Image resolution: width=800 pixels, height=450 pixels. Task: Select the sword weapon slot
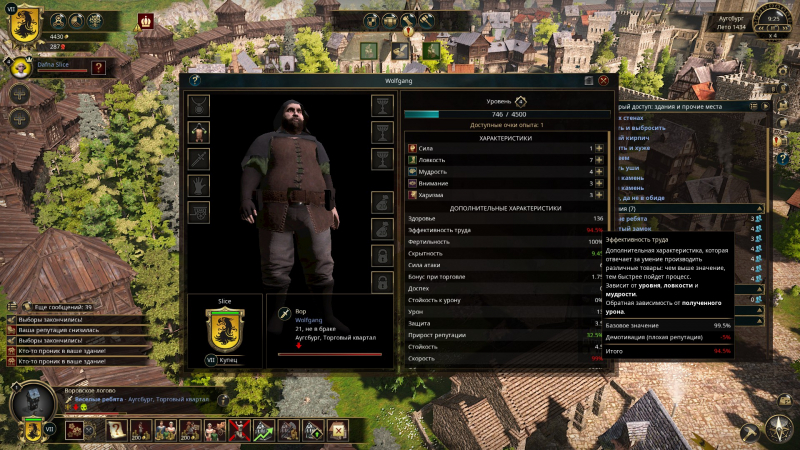coord(199,159)
